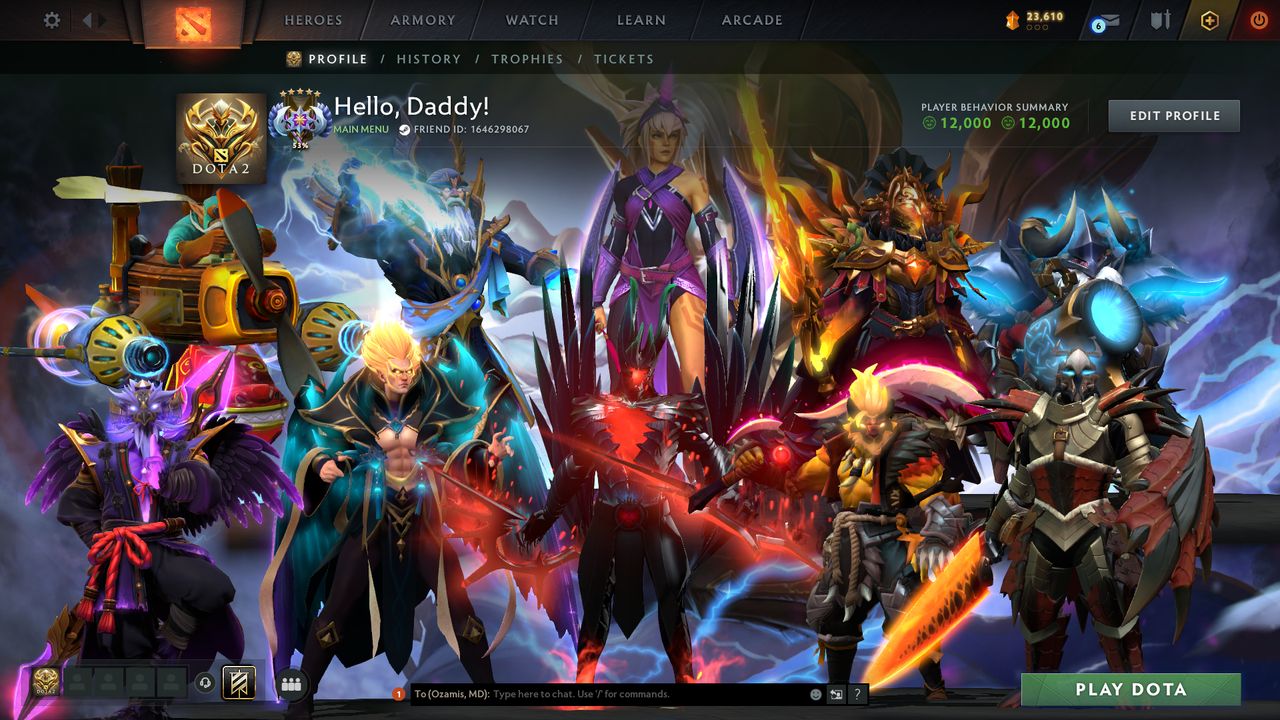Click the Dota Plus hexagon icon

[1209, 21]
